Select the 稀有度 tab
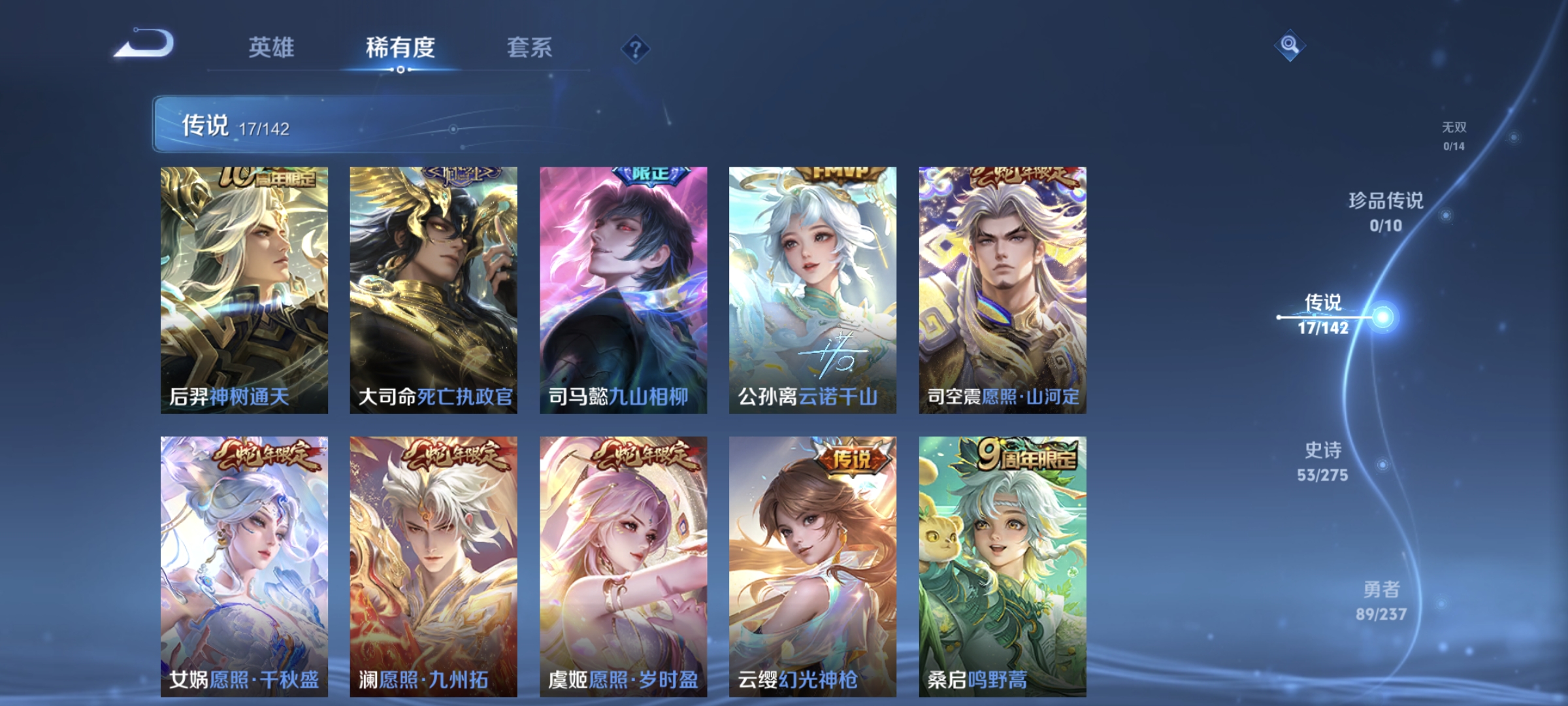 coord(399,48)
